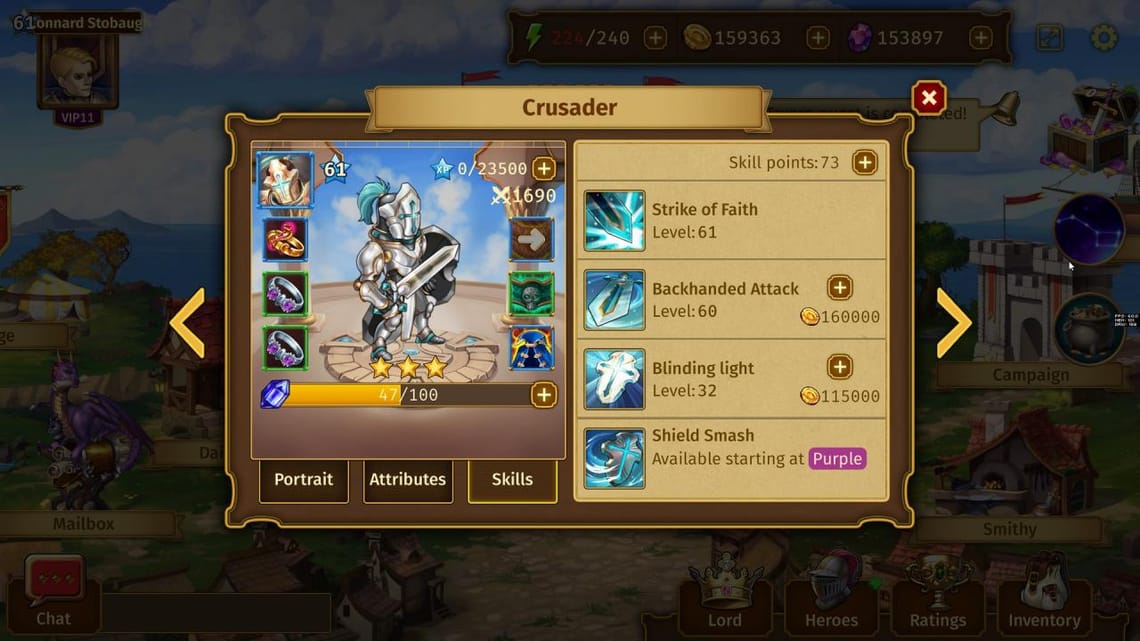Tap the Shield Smash skill icon
The height and width of the screenshot is (641, 1140).
[614, 458]
